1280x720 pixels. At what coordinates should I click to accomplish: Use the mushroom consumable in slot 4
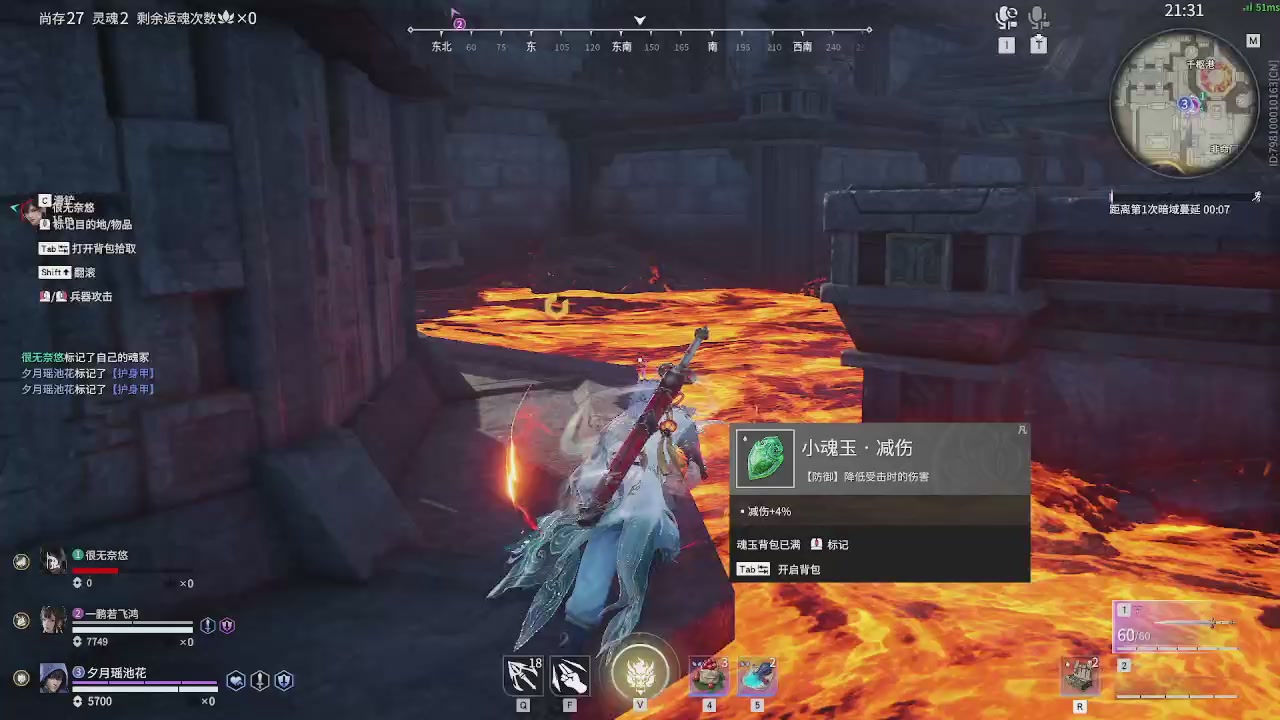(x=708, y=675)
